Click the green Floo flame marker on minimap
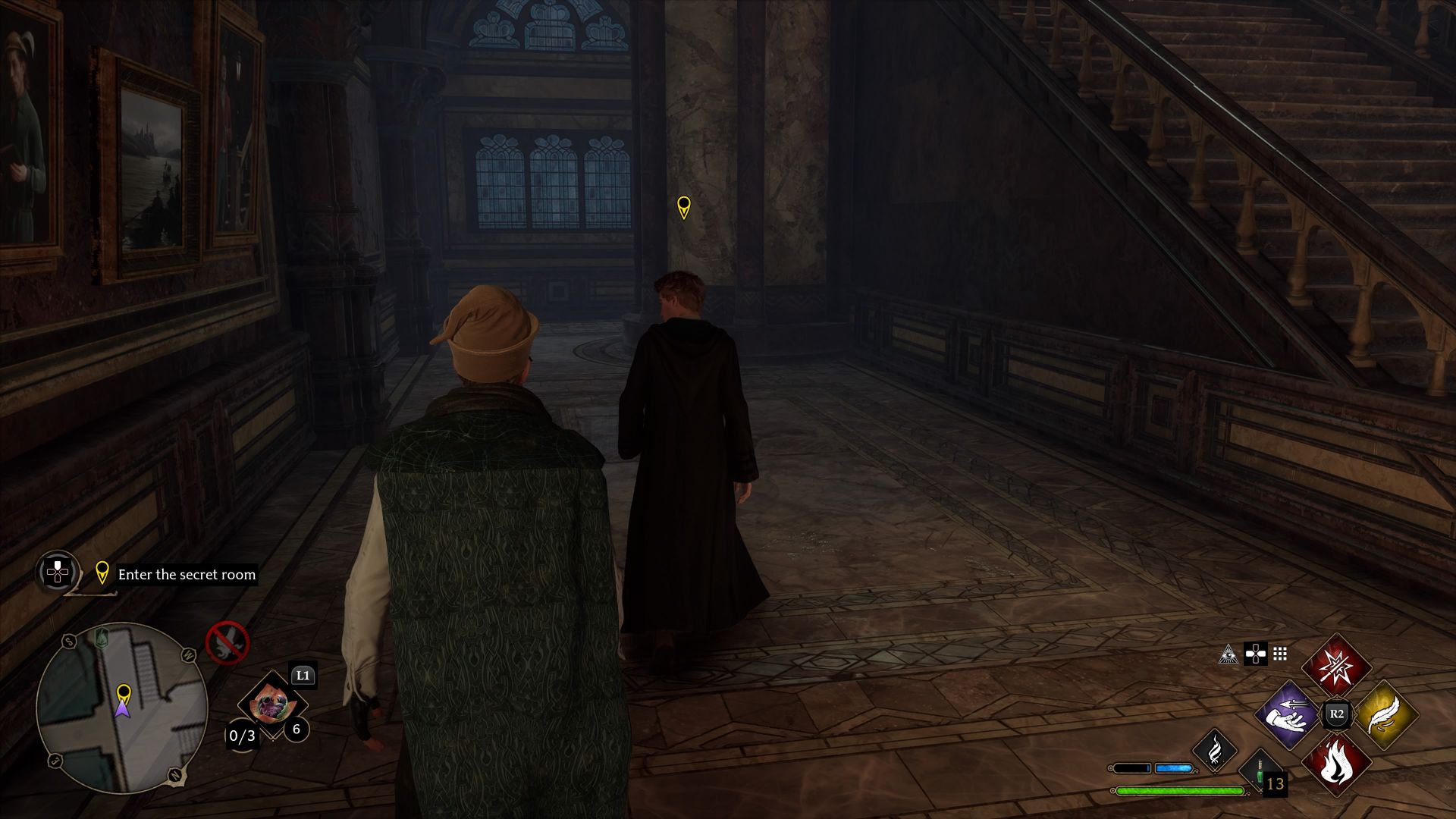The image size is (1456, 819). (103, 638)
